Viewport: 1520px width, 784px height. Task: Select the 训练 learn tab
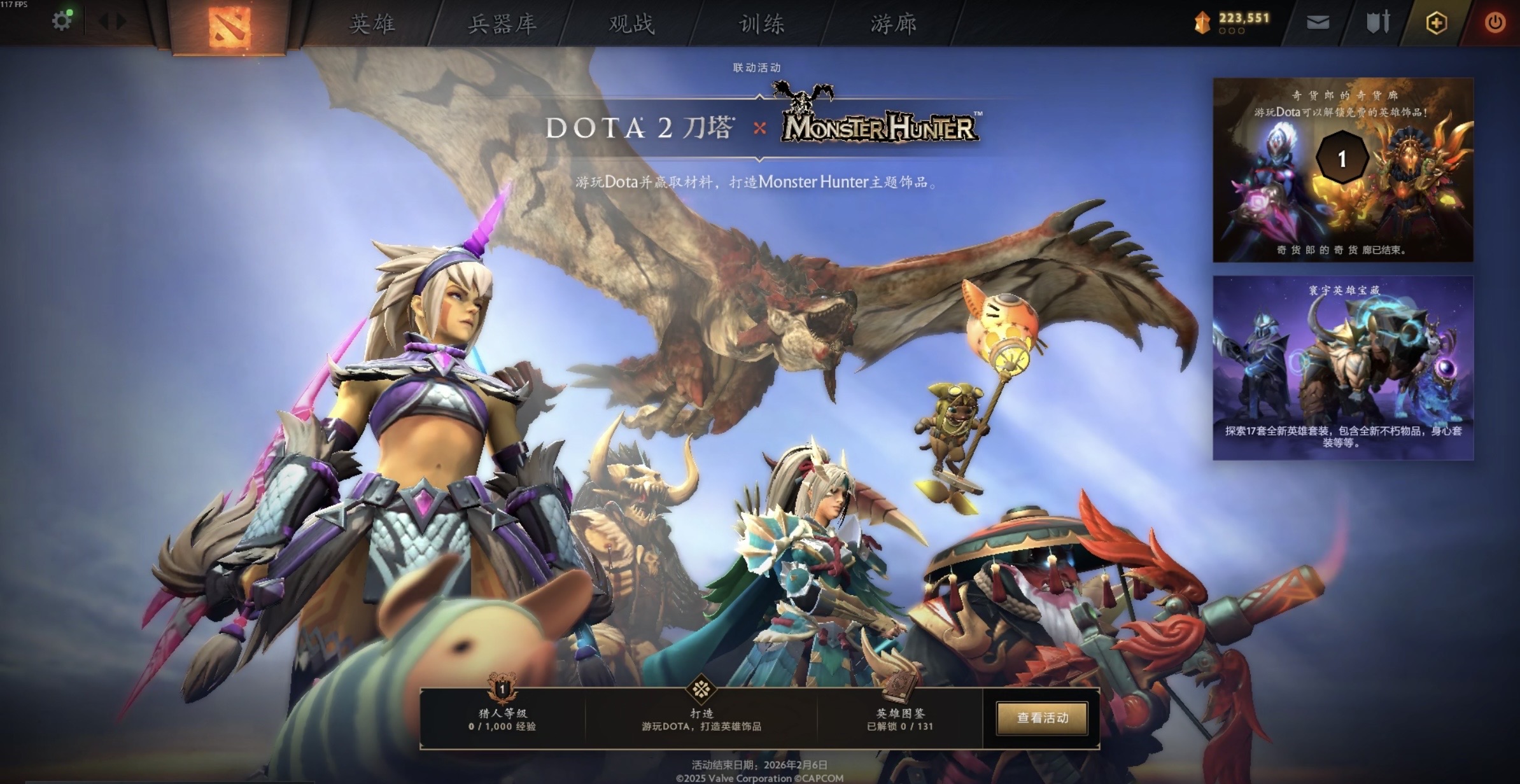[761, 24]
